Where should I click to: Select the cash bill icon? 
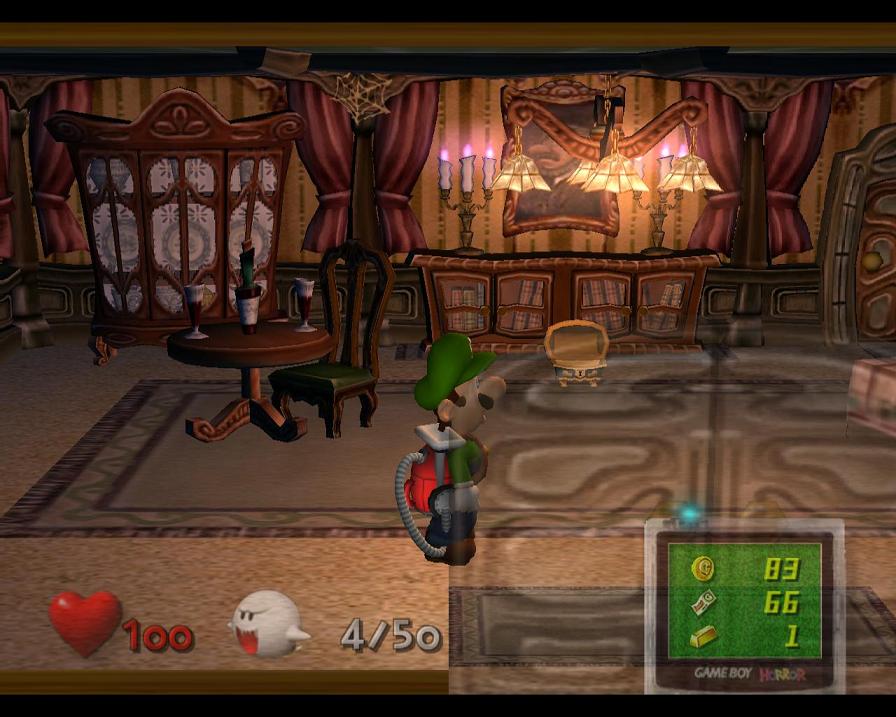(705, 602)
